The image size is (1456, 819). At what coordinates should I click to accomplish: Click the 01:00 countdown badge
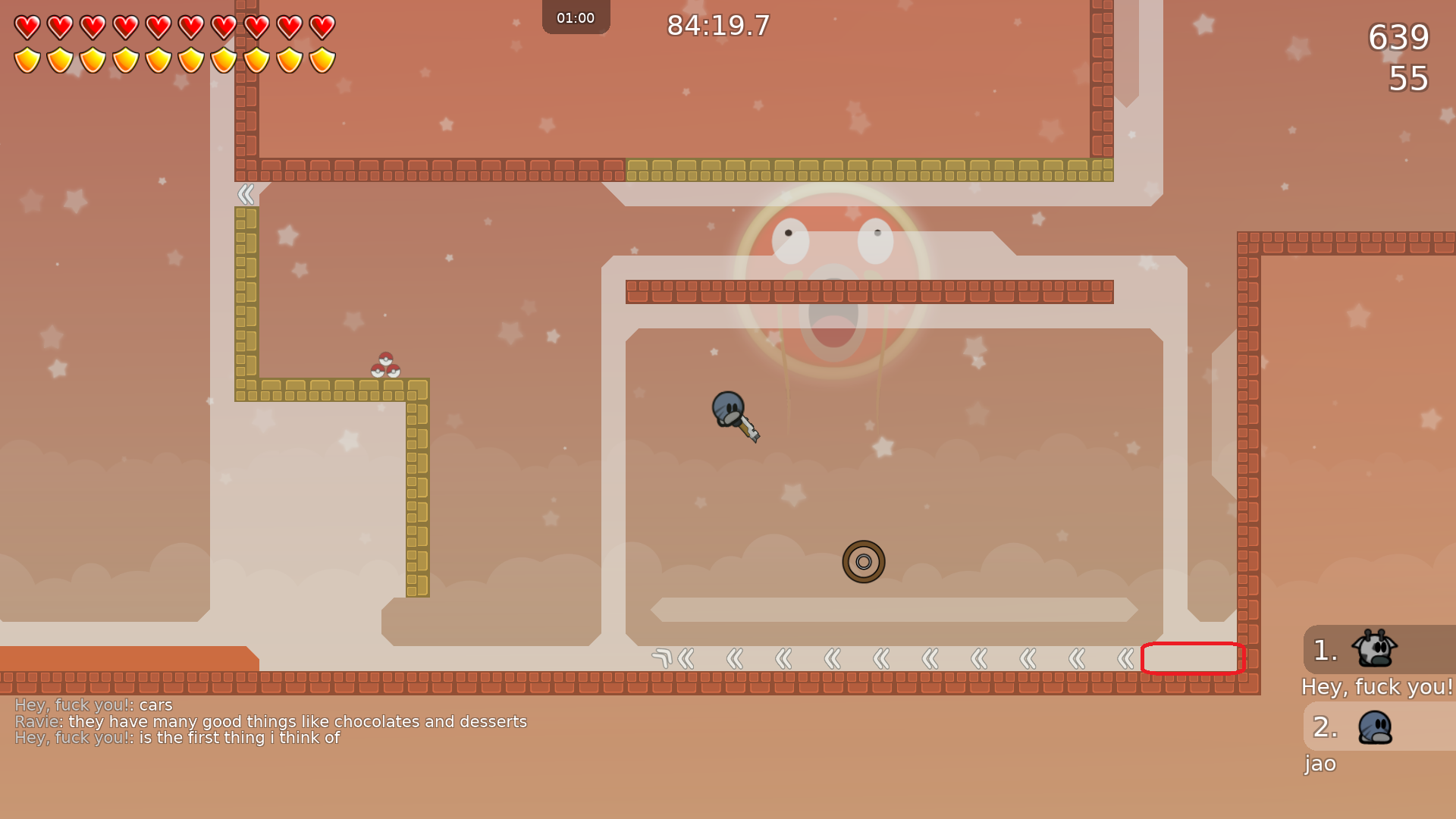pos(576,17)
